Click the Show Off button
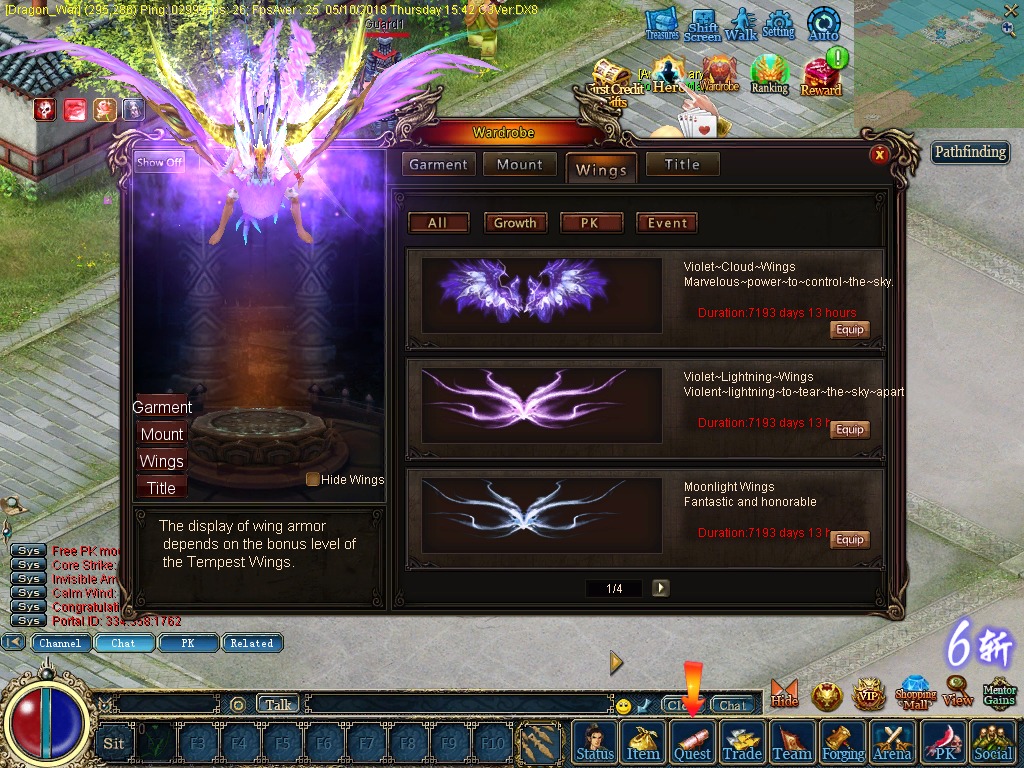The image size is (1024, 768). 160,162
